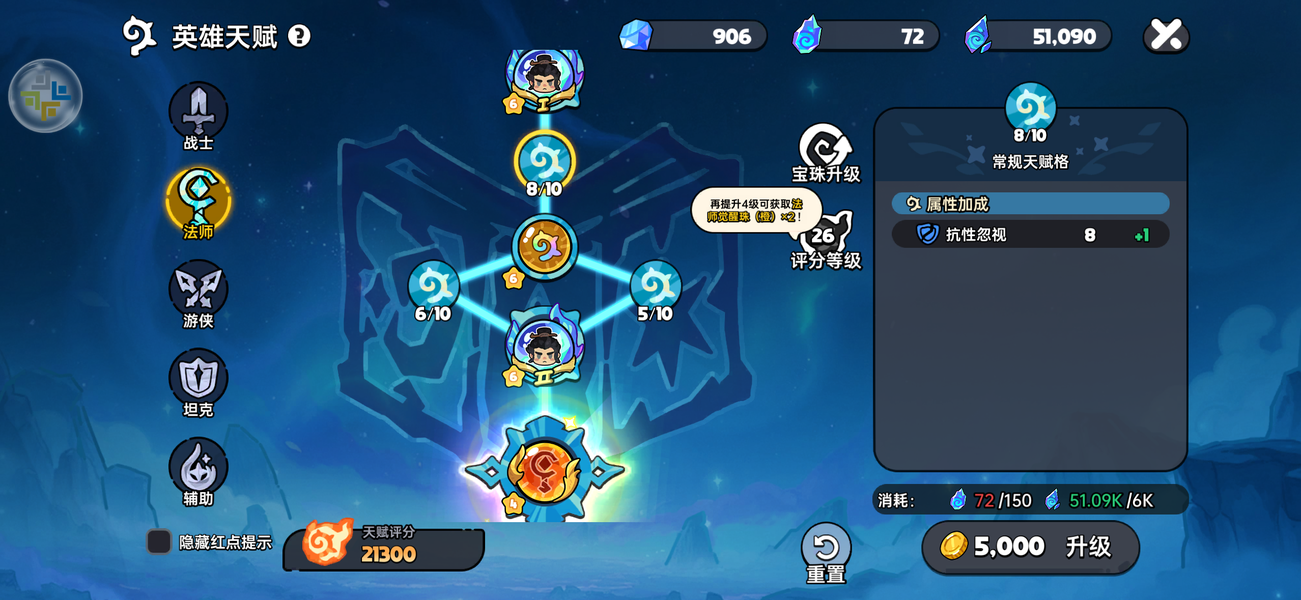1301x600 pixels.
Task: Select the hero portrait node marked I
Action: 545,76
